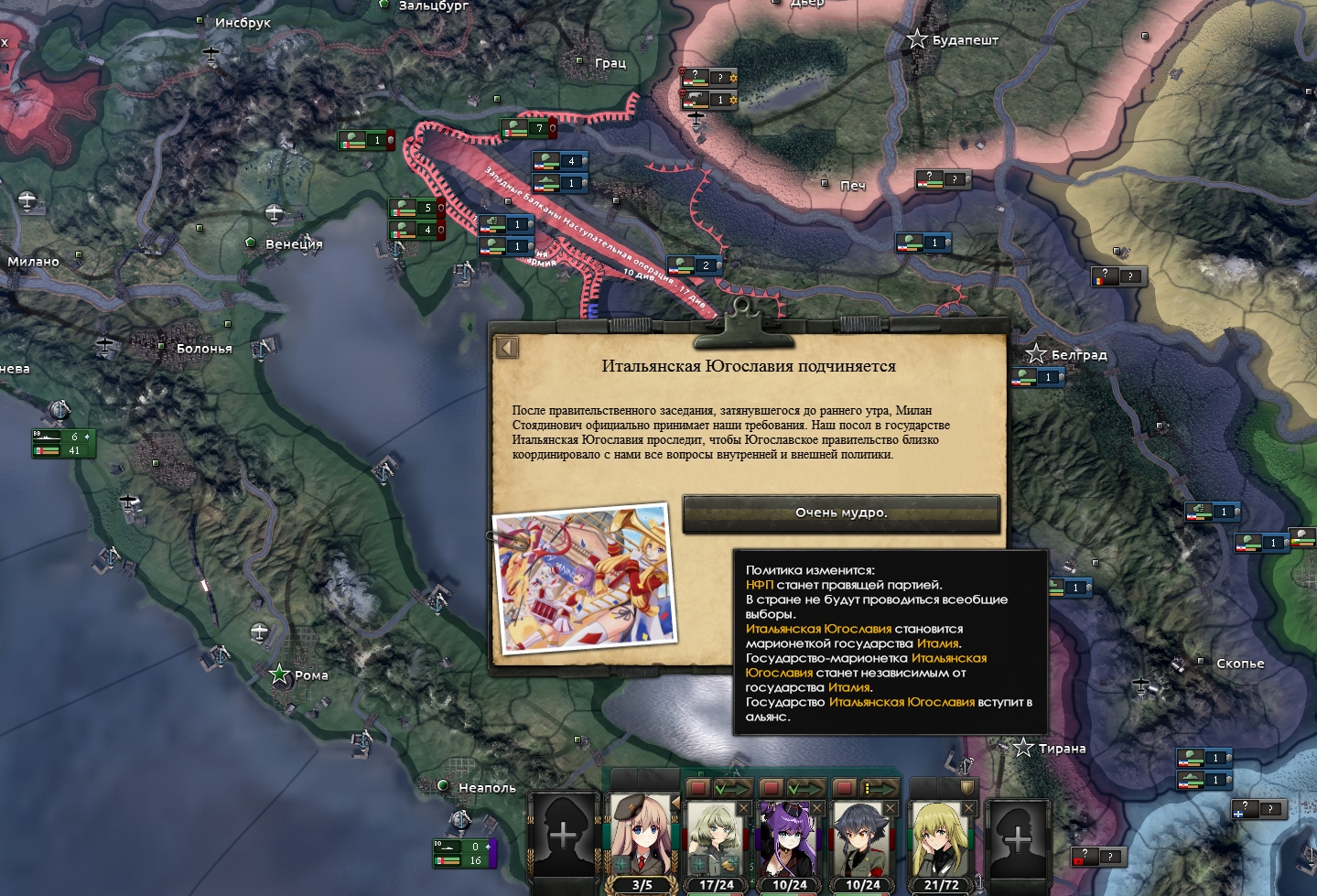Click the X on the green-haired general's portrait
This screenshot has height=896, width=1317.
click(743, 808)
